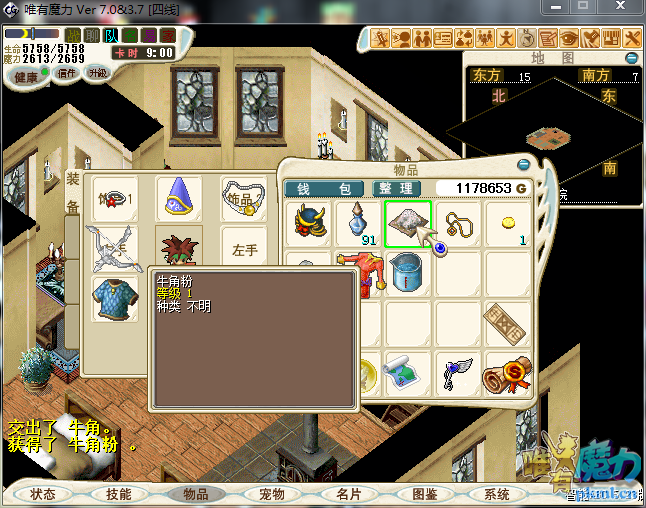Open the 状态 status menu
The image size is (646, 508).
pyautogui.click(x=43, y=494)
